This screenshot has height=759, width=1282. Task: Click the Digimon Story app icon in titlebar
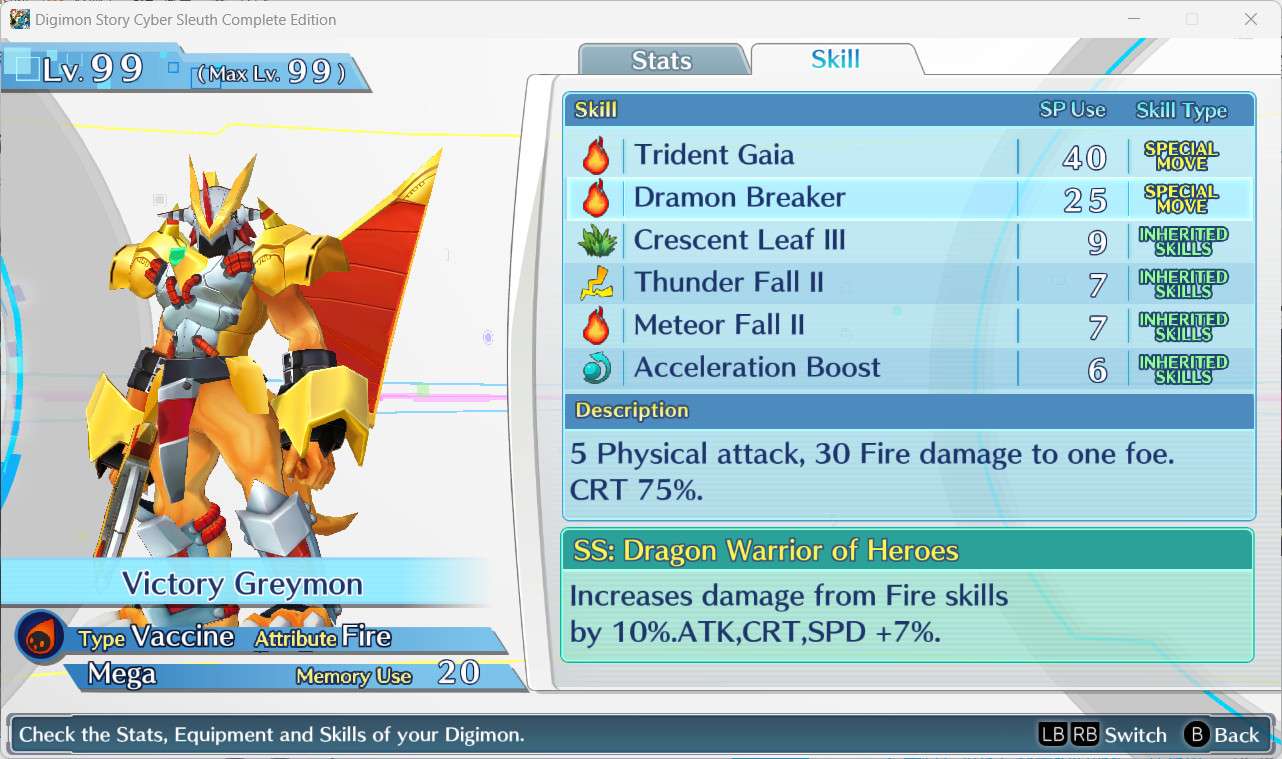point(18,19)
